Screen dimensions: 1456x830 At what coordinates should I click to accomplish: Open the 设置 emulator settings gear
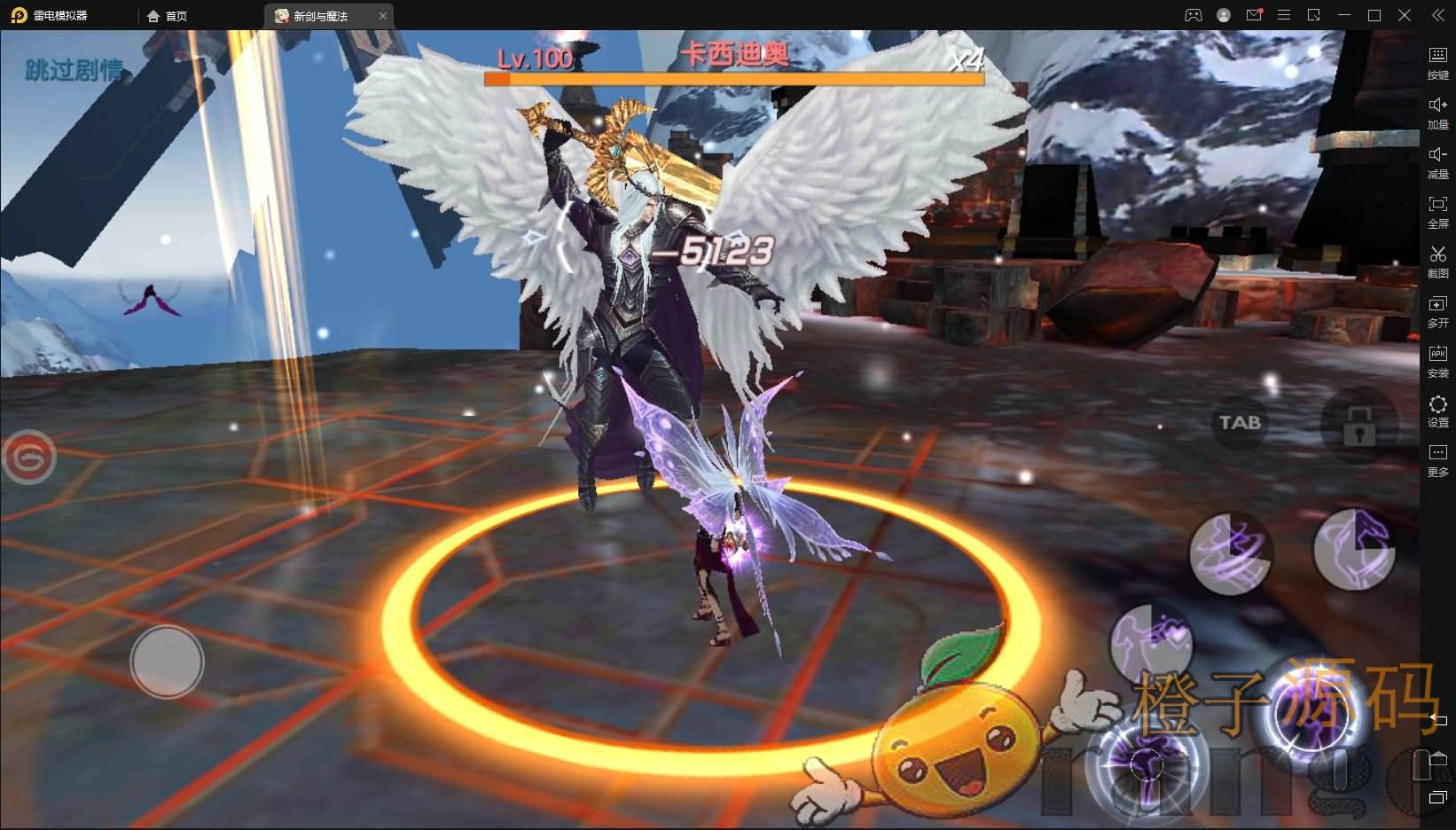click(1438, 412)
